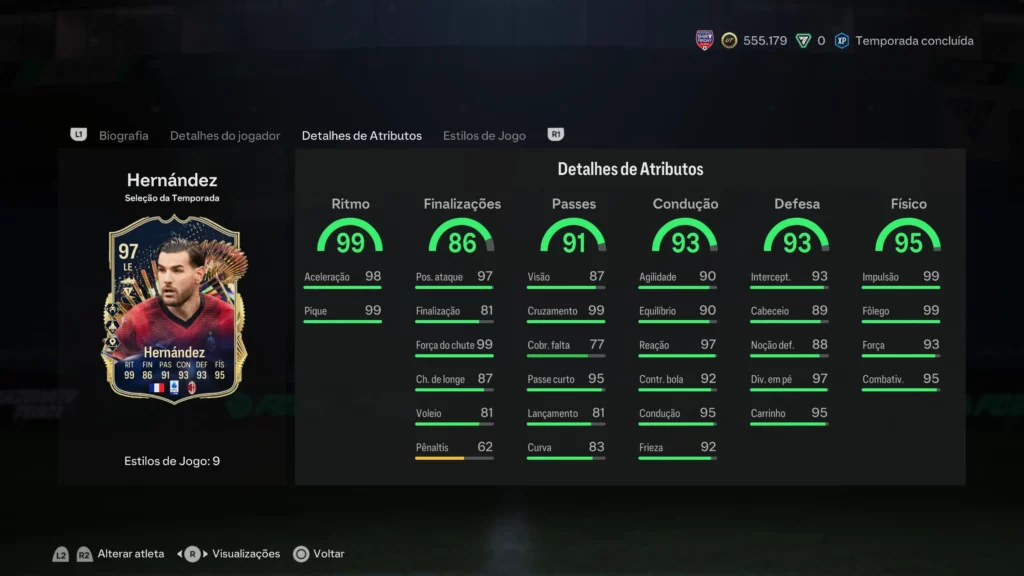This screenshot has width=1024, height=576.
Task: Switch to the Biografia tab
Action: tap(123, 135)
